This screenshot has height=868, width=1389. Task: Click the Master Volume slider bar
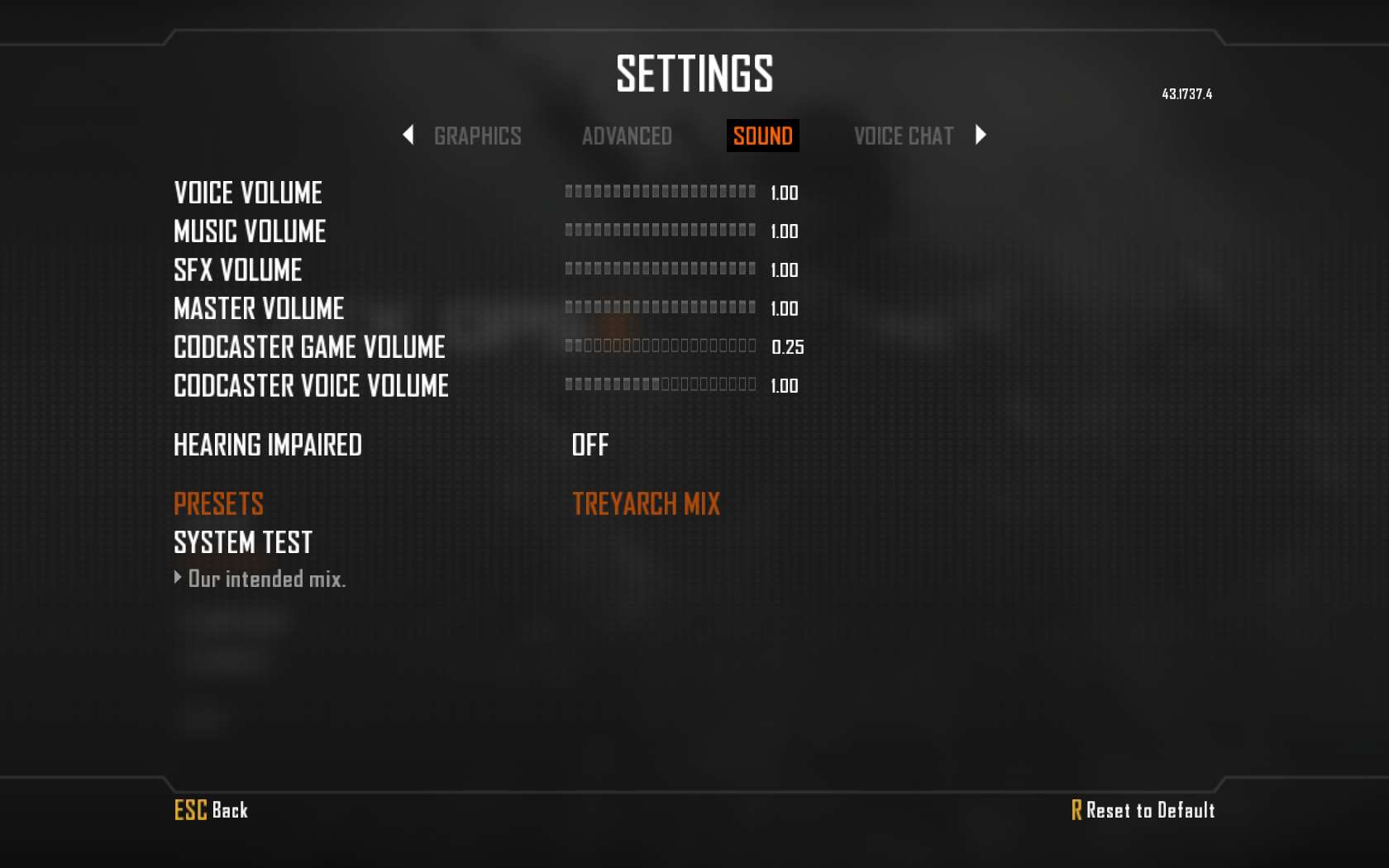pyautogui.click(x=660, y=308)
